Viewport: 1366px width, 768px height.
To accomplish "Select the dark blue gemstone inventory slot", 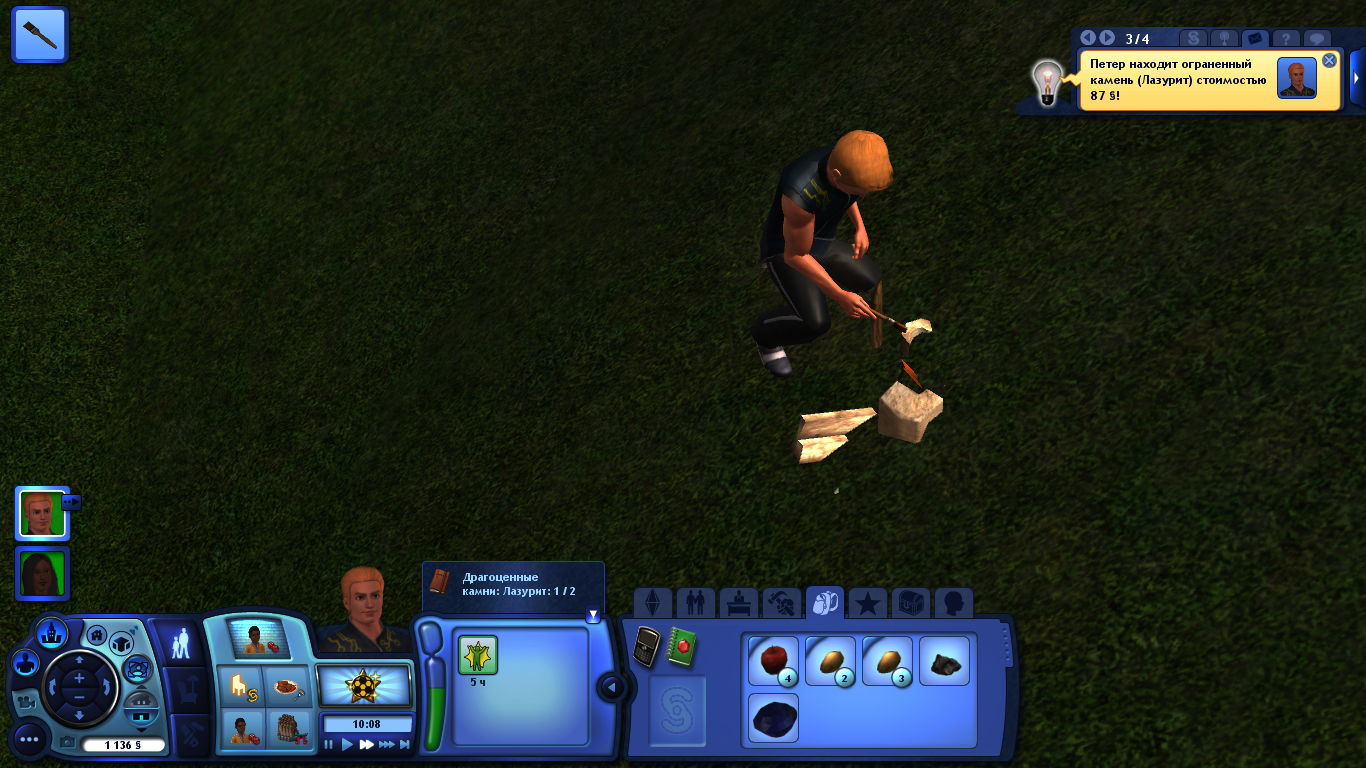I will (773, 719).
